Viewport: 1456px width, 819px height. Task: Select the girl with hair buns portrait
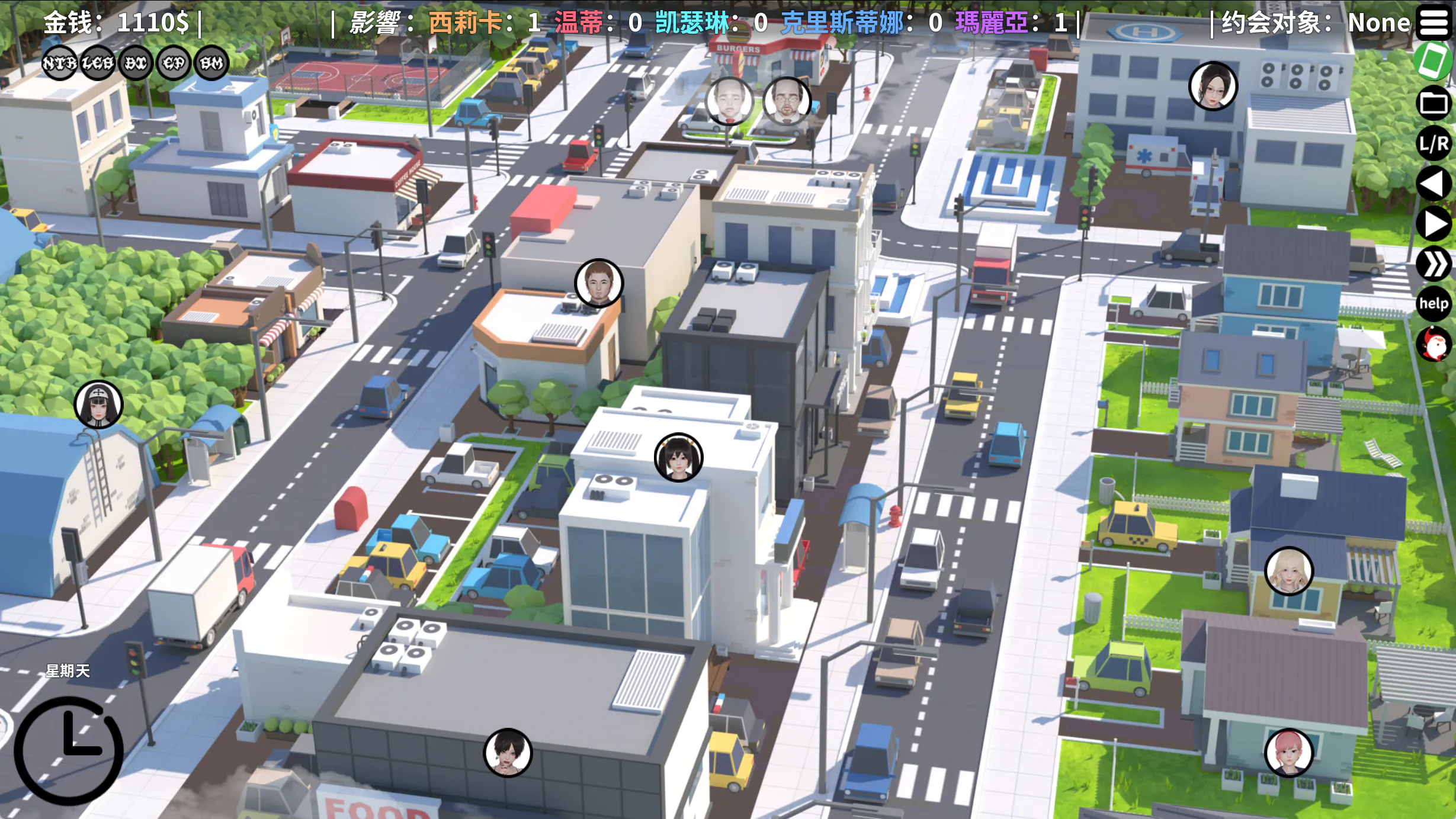click(x=678, y=457)
